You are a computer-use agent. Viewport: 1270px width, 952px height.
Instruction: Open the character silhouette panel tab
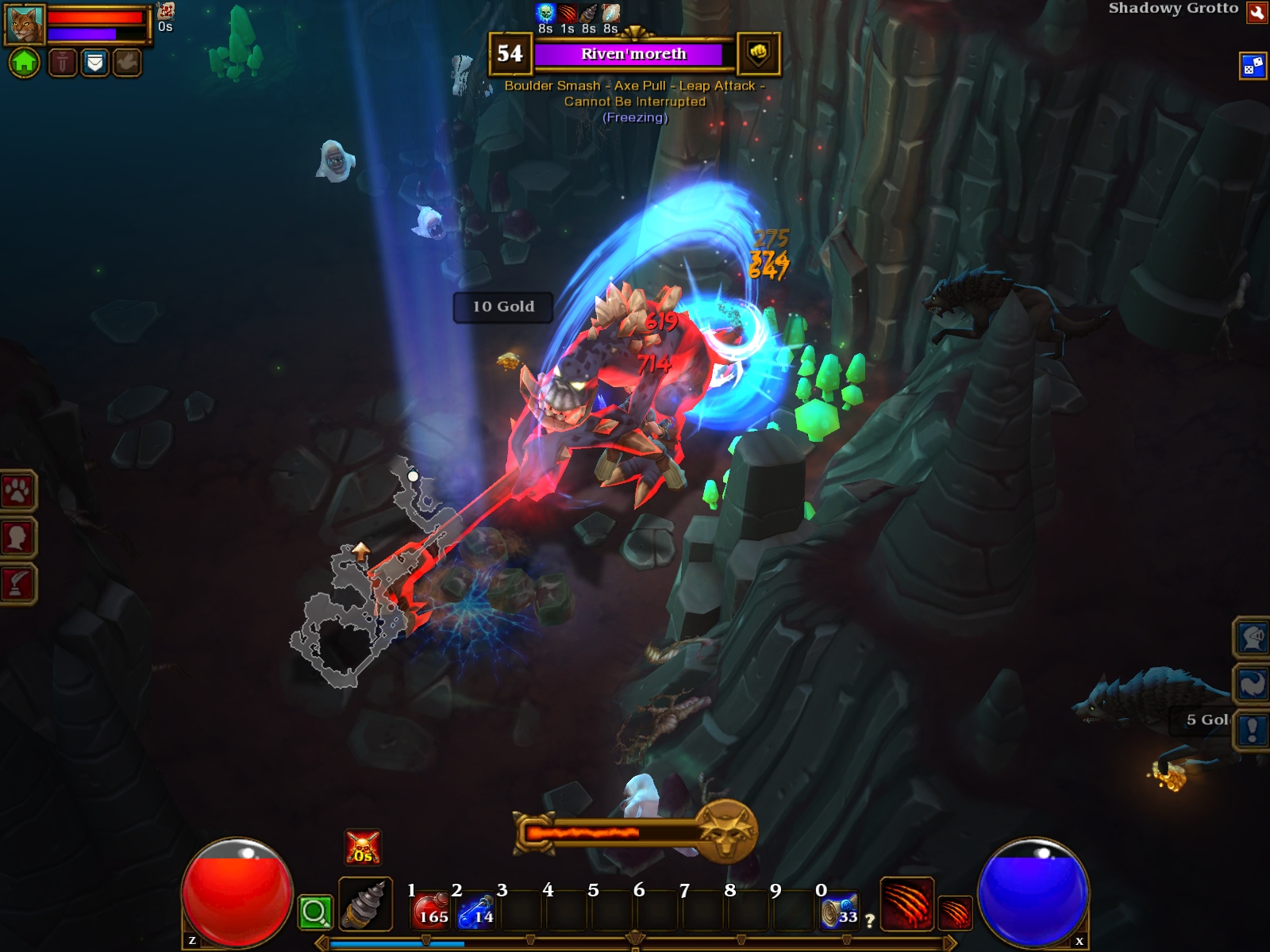pyautogui.click(x=17, y=538)
